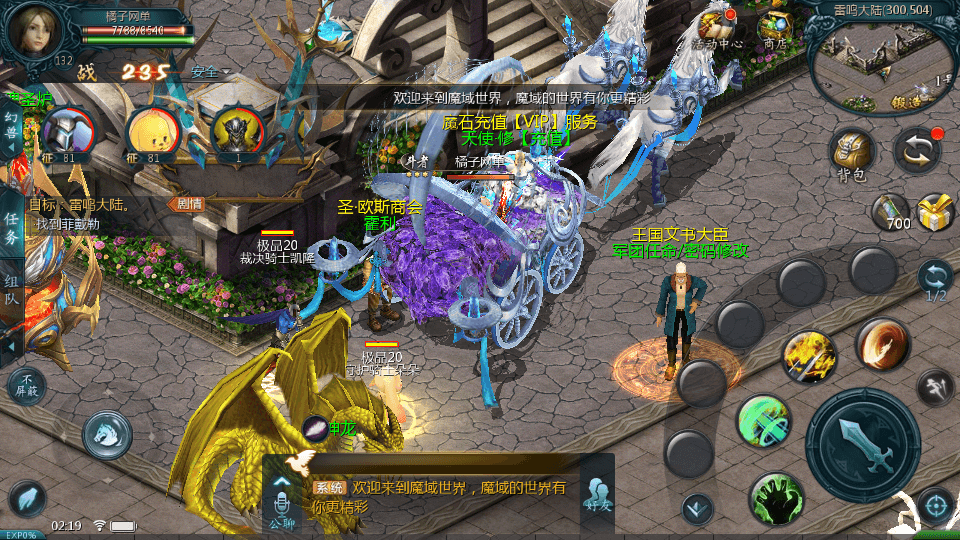Open the 商店 shop
Image resolution: width=960 pixels, height=540 pixels.
774,29
